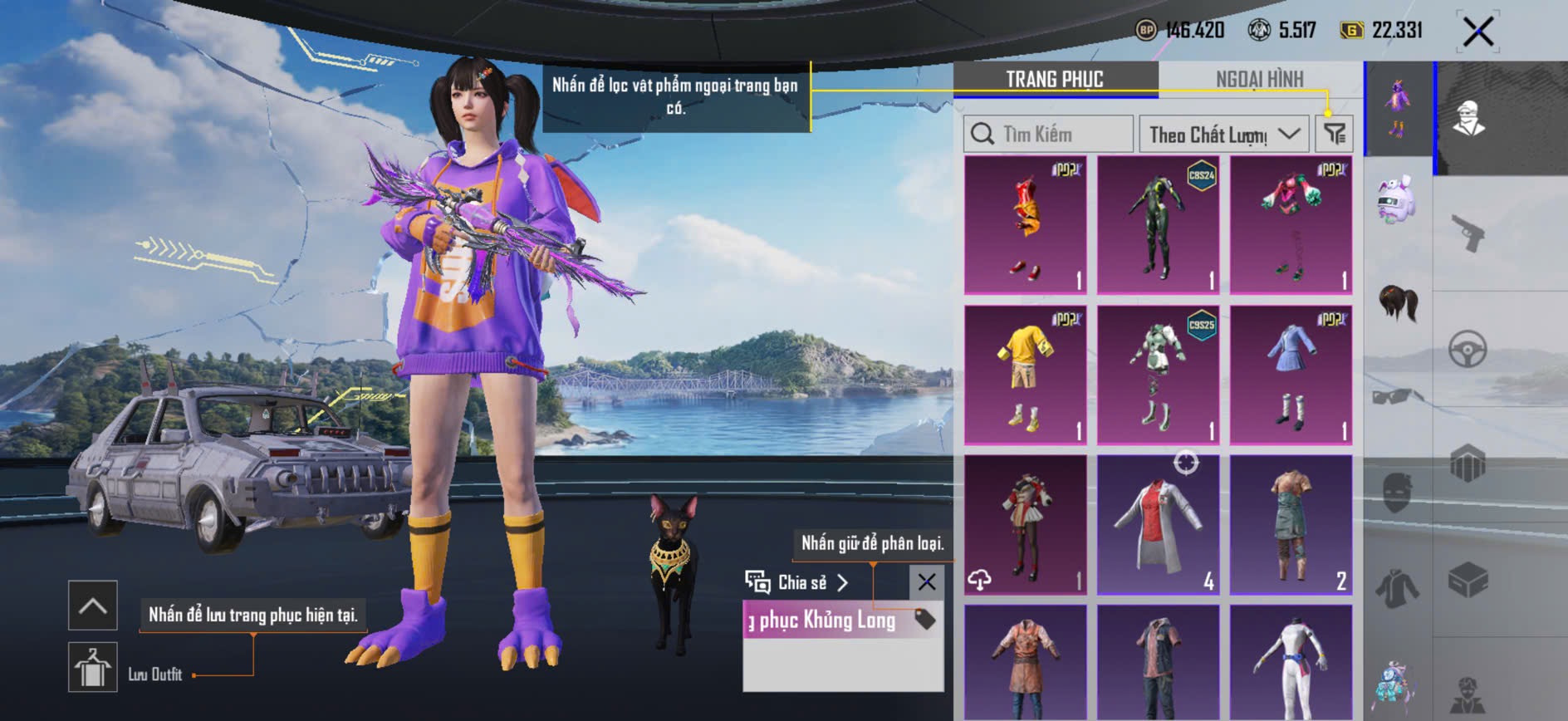Image resolution: width=1568 pixels, height=721 pixels.
Task: Select the black and green CSS24 suit
Action: [1158, 224]
